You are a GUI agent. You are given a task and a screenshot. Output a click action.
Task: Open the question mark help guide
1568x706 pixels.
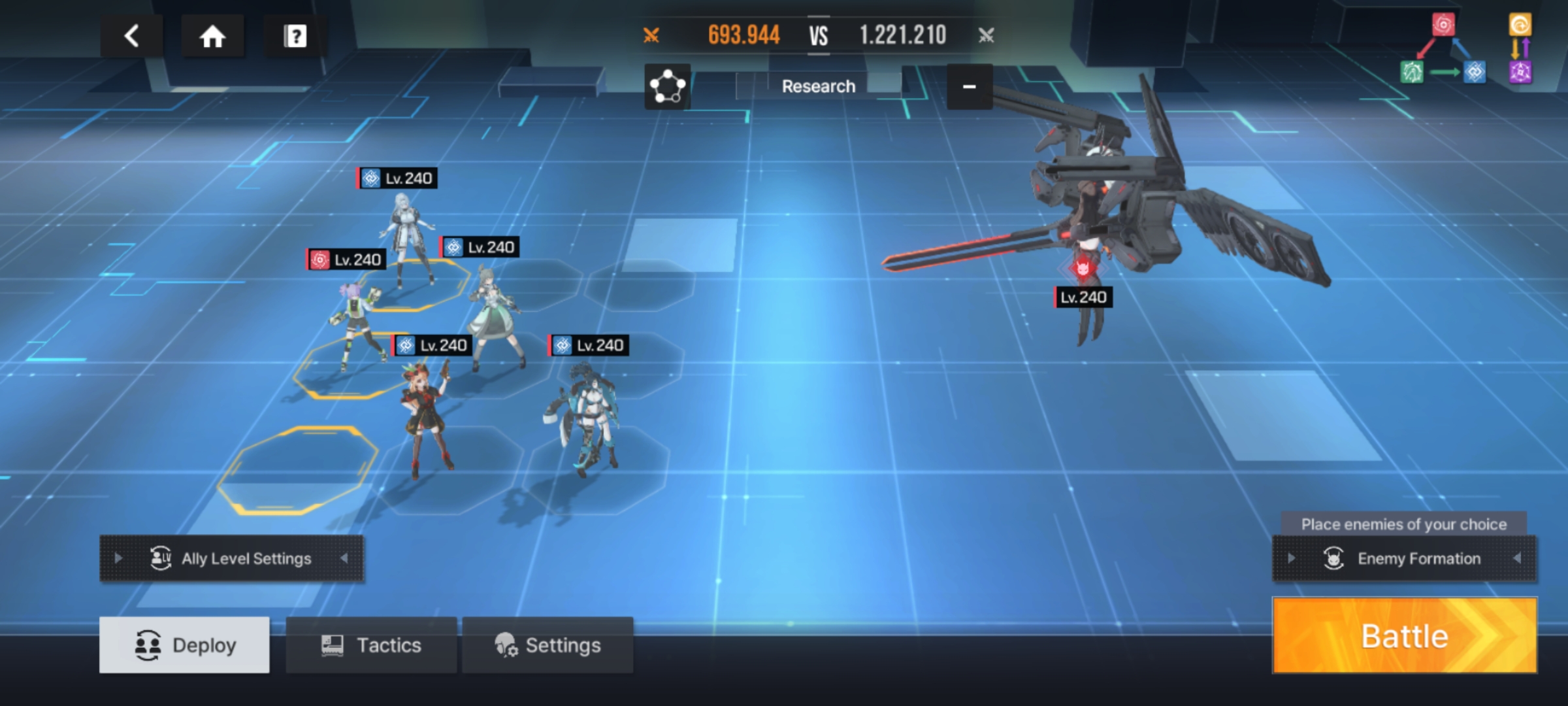click(x=295, y=36)
